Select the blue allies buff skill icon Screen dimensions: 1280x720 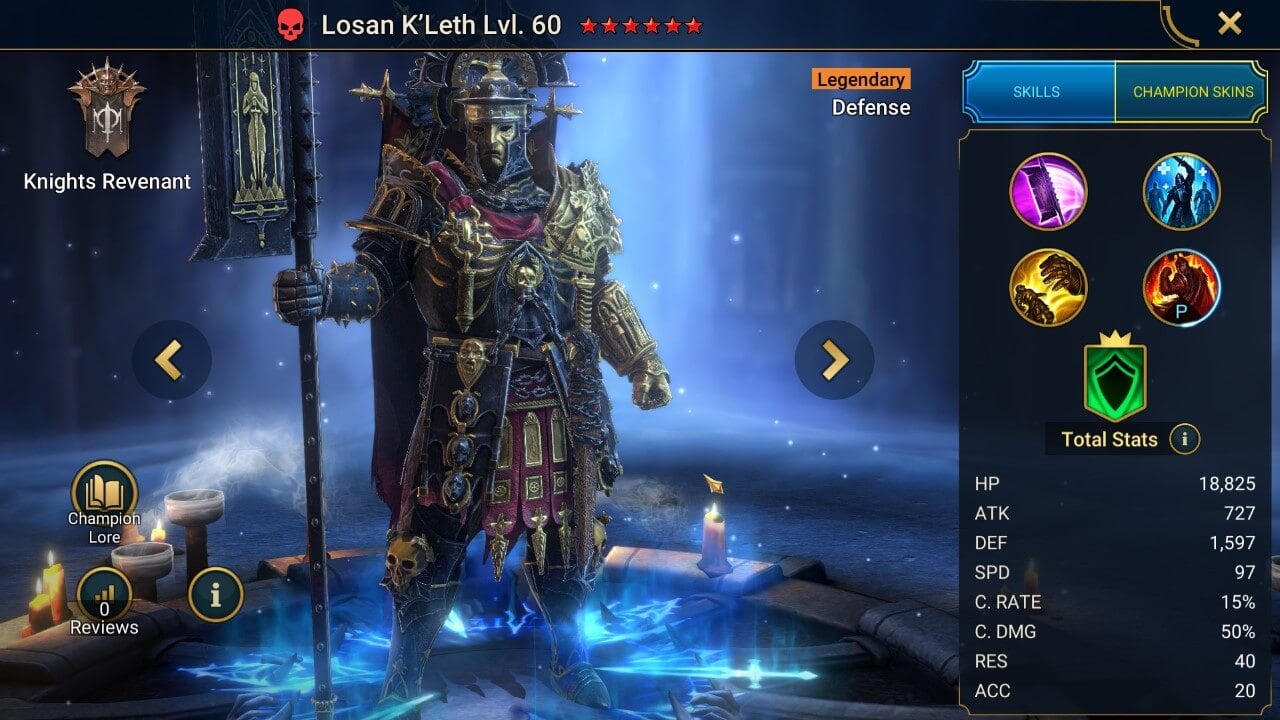click(x=1181, y=190)
